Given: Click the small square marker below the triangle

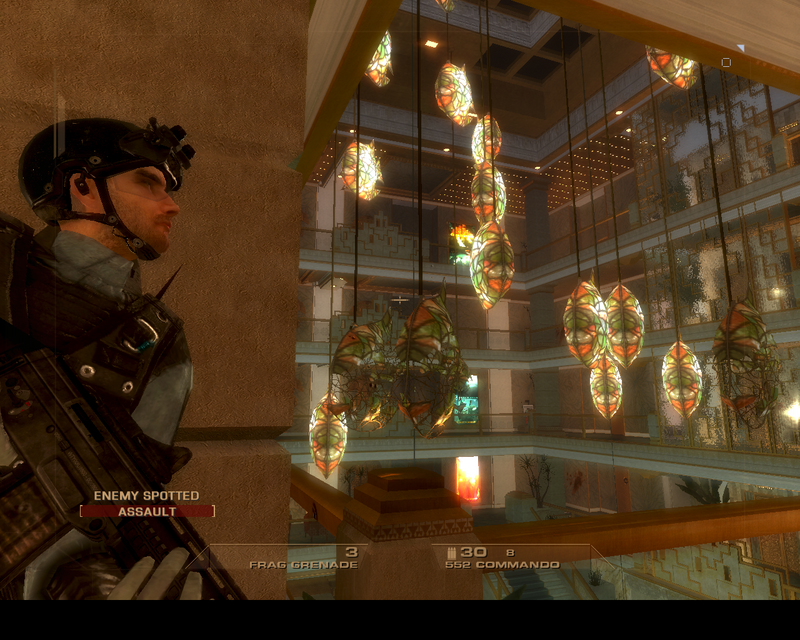Looking at the screenshot, I should coord(726,63).
